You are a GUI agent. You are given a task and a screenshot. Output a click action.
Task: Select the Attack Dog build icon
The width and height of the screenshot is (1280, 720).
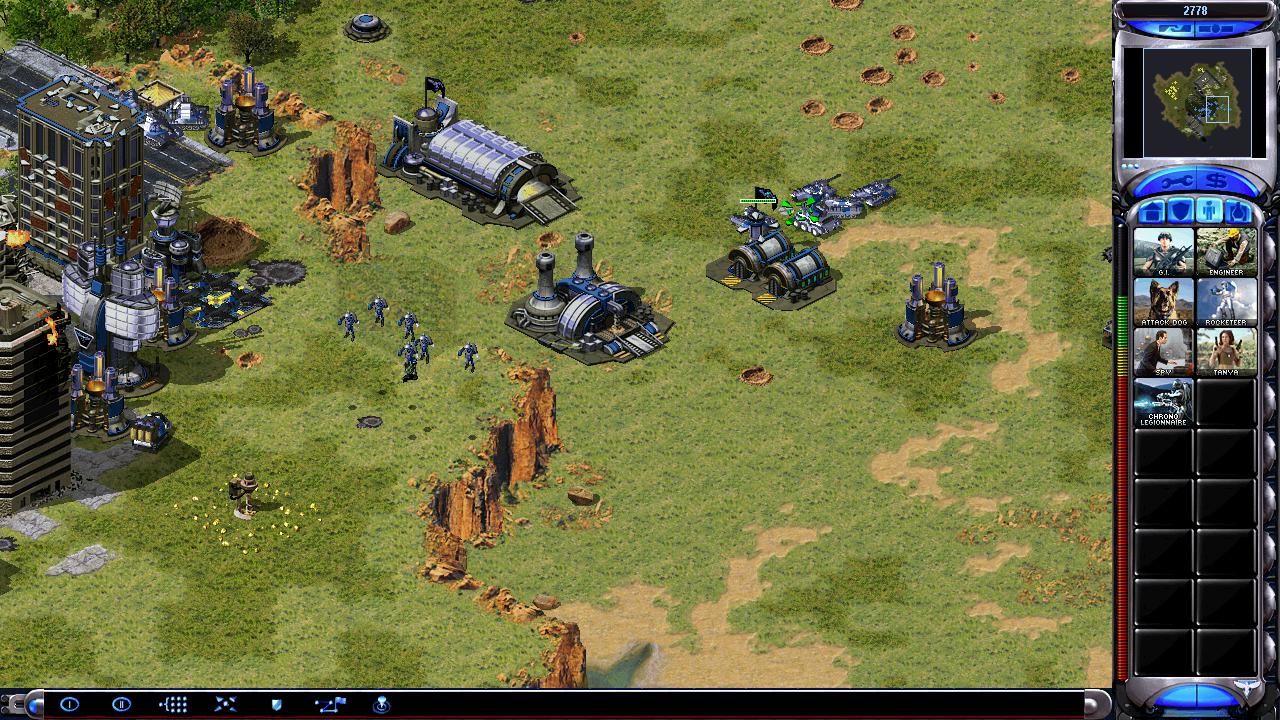(x=1163, y=301)
